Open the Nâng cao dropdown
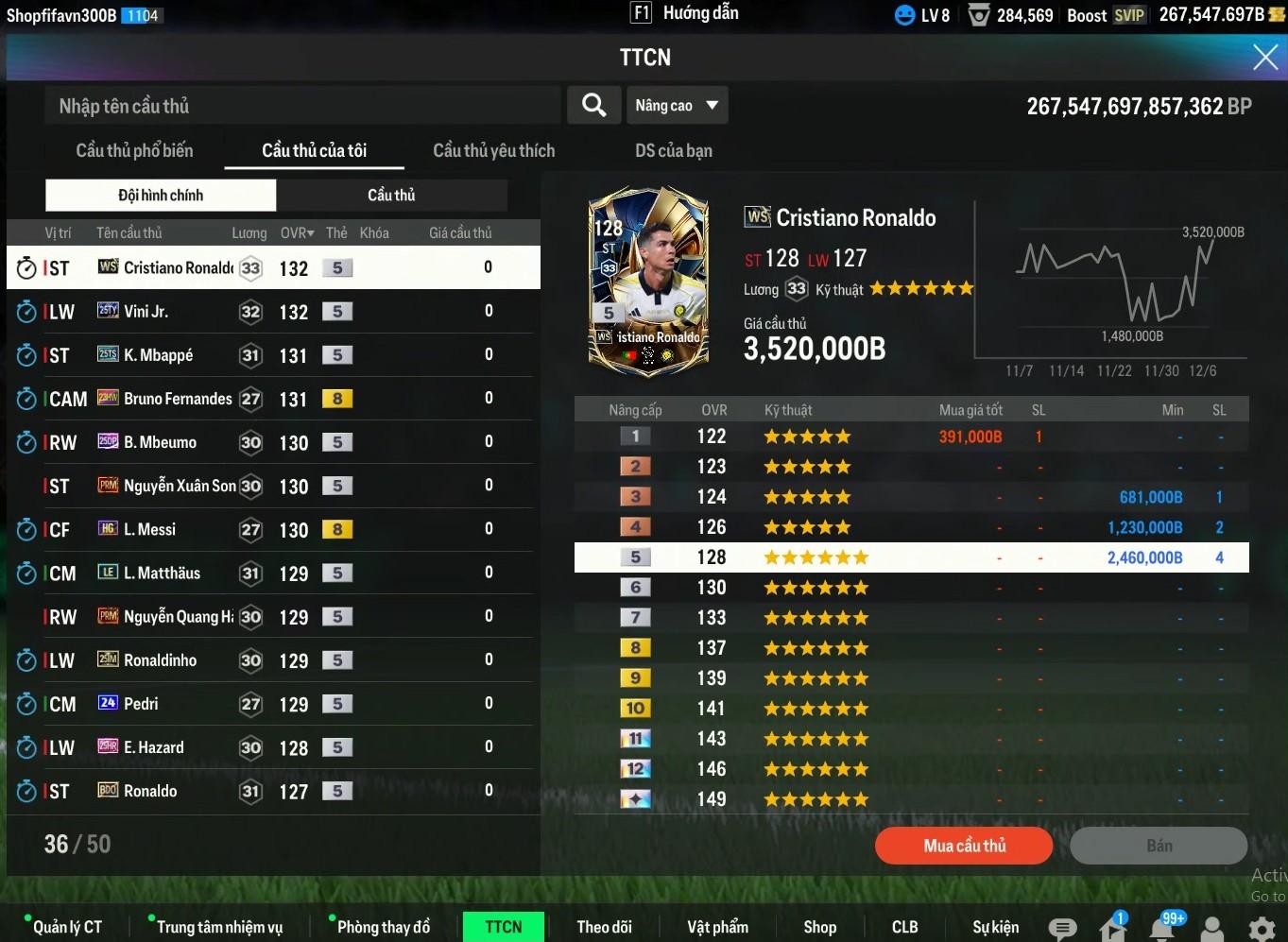The width and height of the screenshot is (1288, 942). coord(677,105)
